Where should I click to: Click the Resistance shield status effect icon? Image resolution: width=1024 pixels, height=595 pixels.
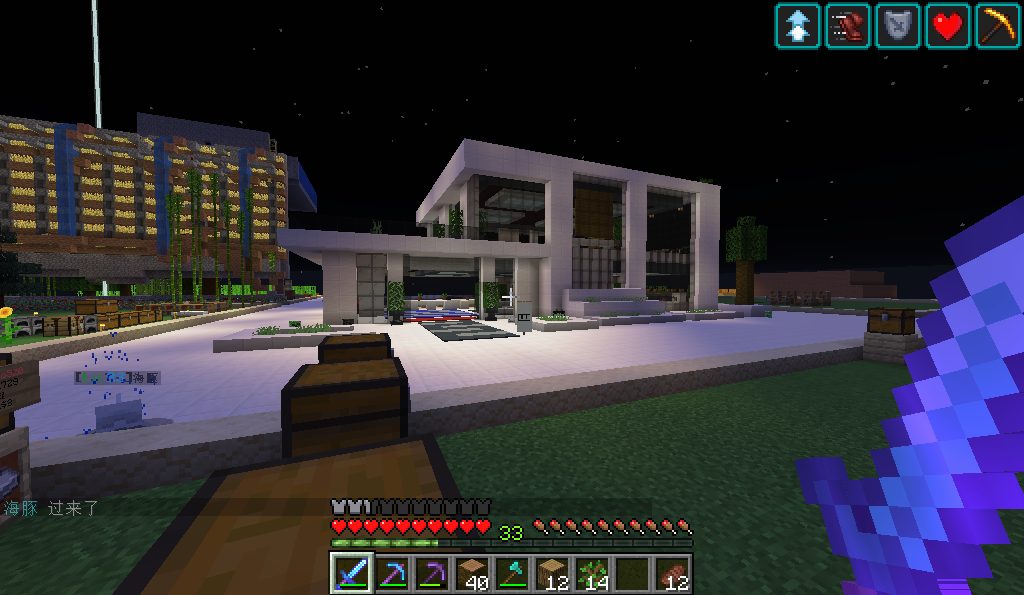click(897, 26)
